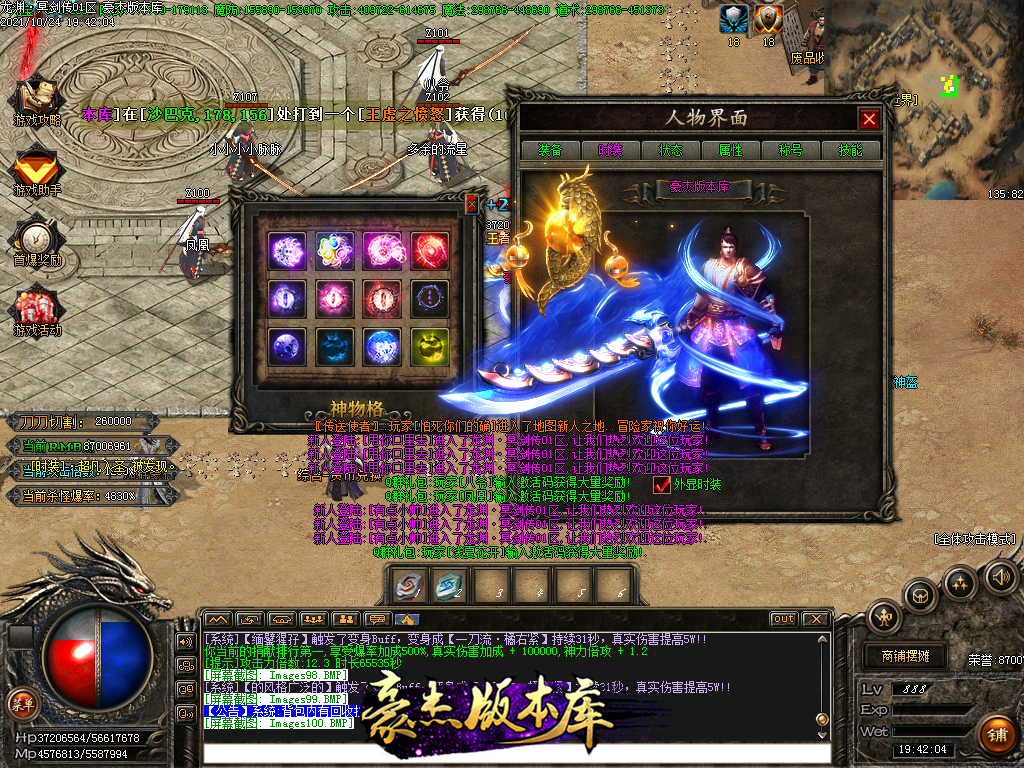Screen dimensions: 1024x768
Task: Open the 游戏活动 game events
Action: (x=37, y=310)
